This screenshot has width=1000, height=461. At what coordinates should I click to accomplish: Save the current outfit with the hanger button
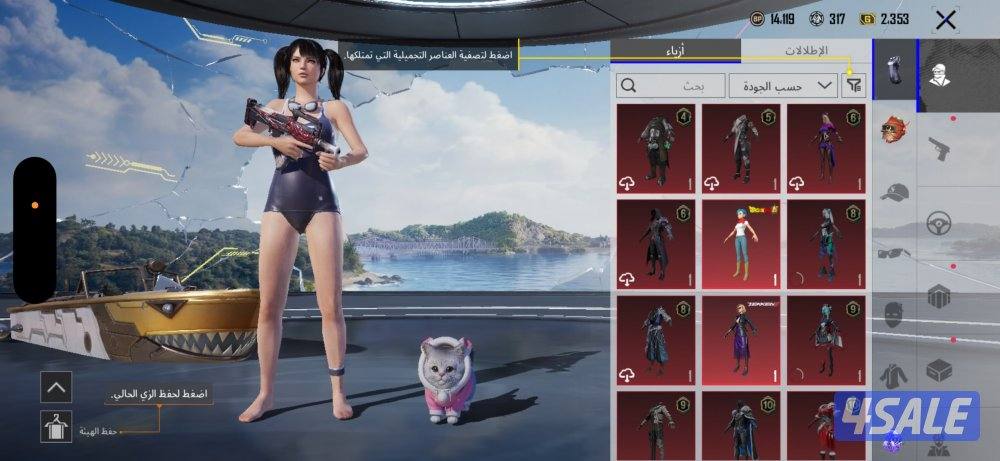click(x=56, y=427)
